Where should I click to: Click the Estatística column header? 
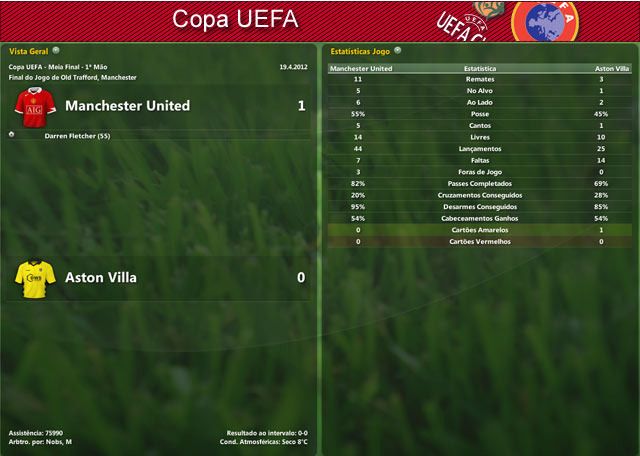480,68
